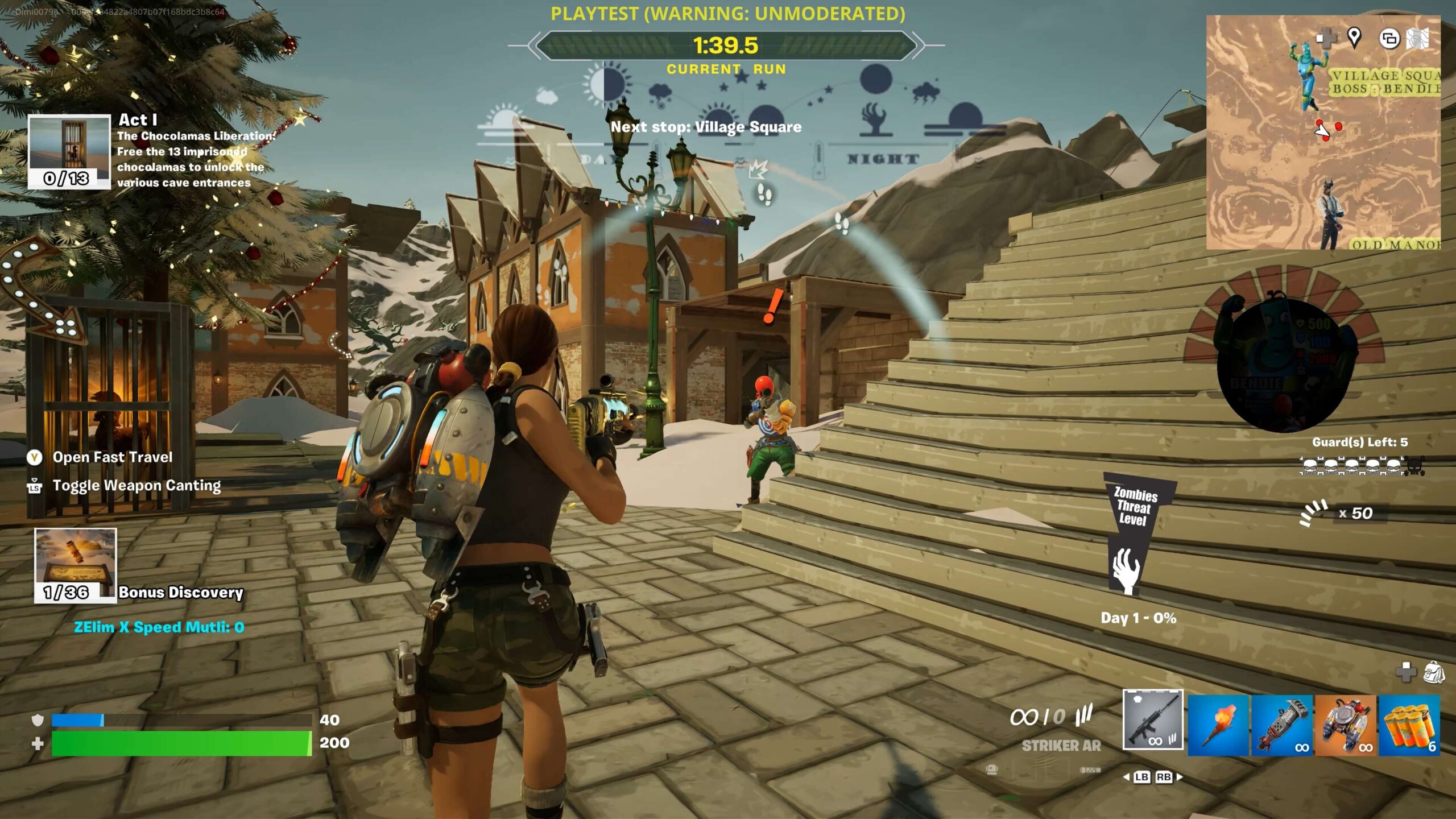Select the orange drink cans slot
The width and height of the screenshot is (1456, 819).
(1409, 725)
